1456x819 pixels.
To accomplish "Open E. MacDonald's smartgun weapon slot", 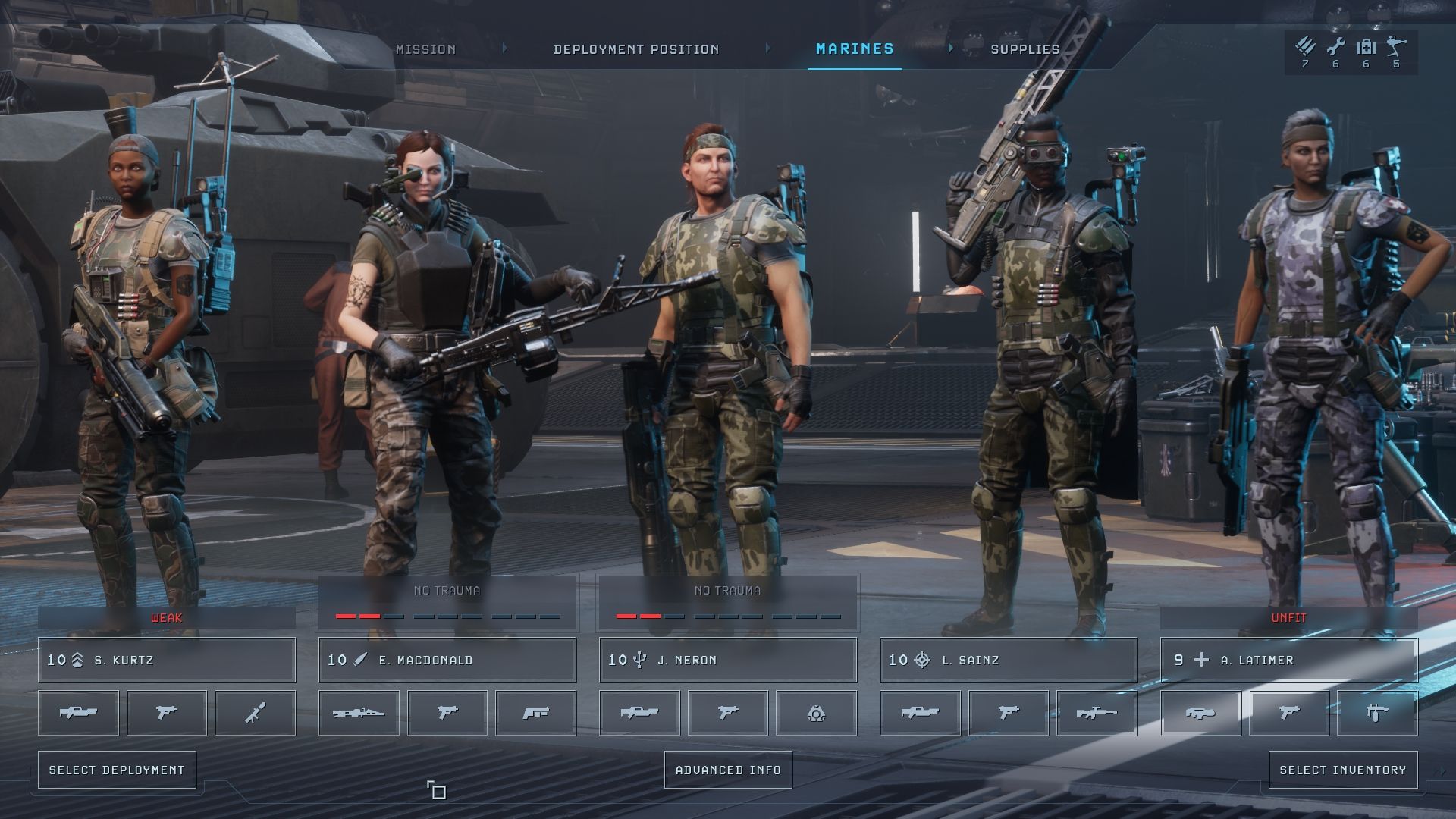I will [x=359, y=713].
